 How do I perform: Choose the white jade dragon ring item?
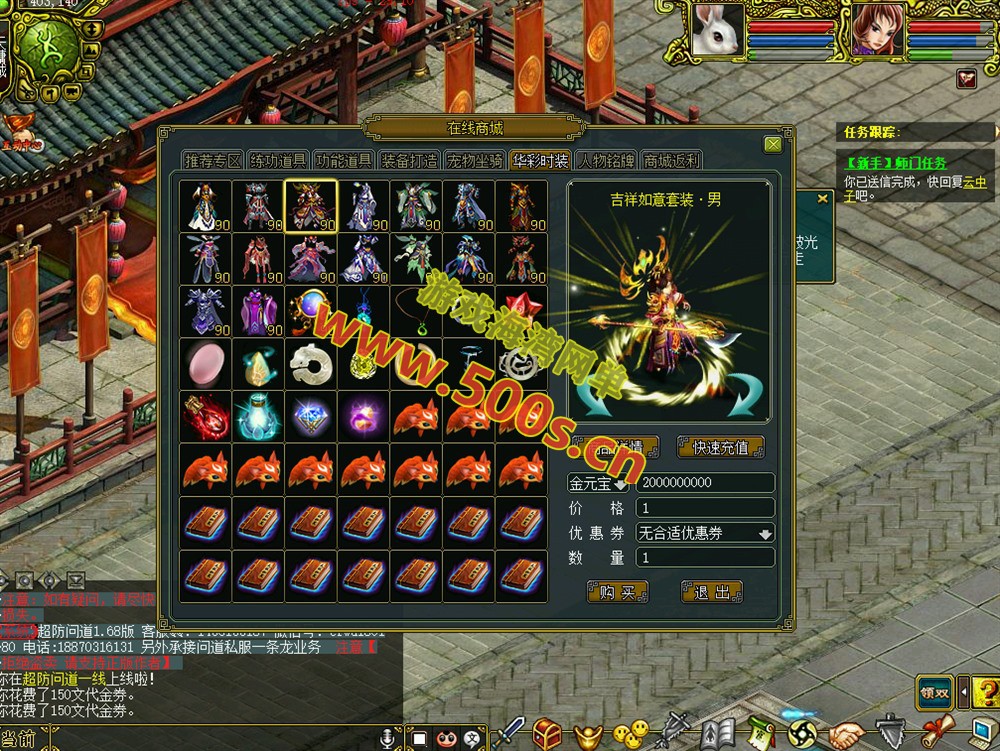point(311,363)
